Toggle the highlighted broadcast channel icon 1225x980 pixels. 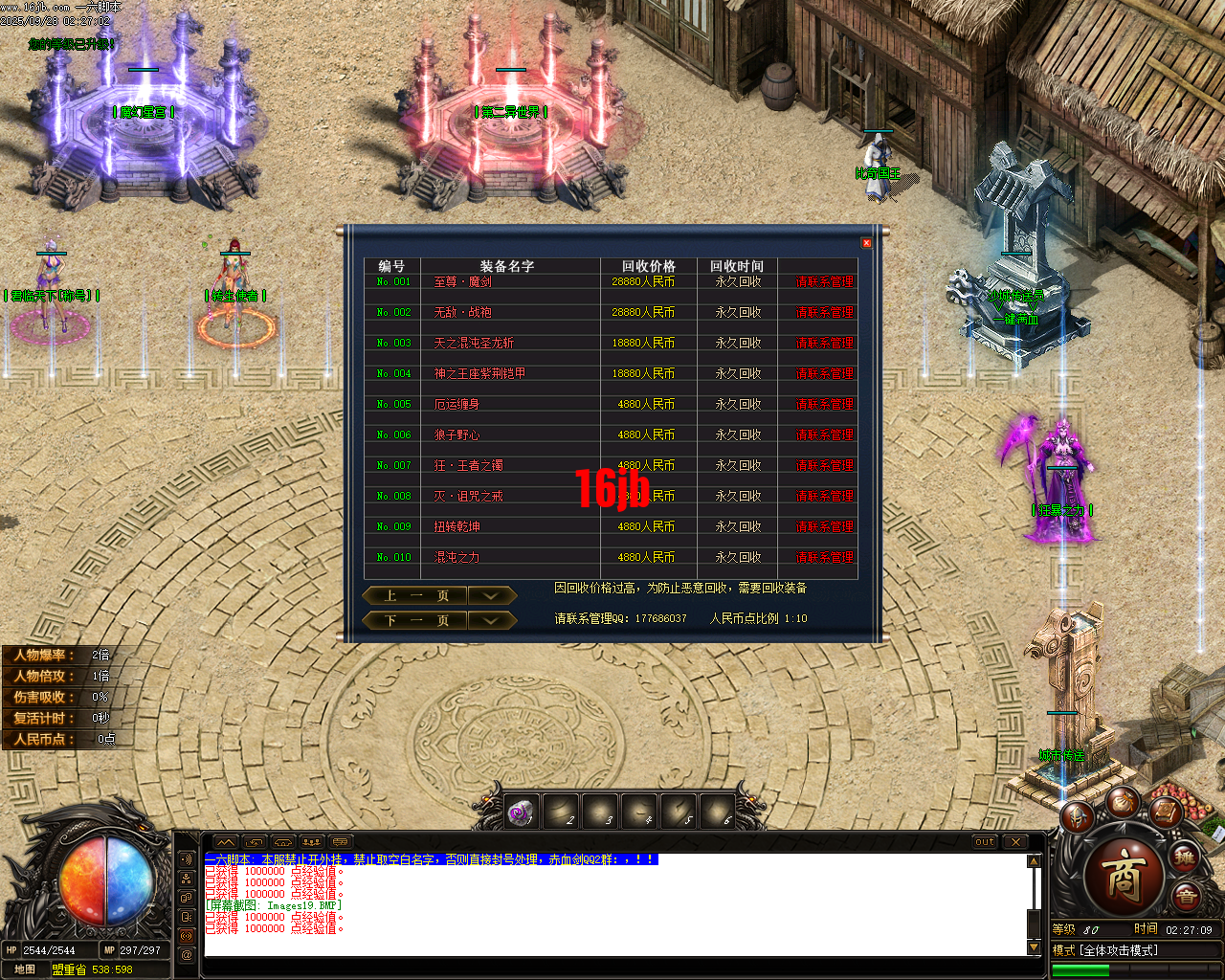tap(187, 936)
